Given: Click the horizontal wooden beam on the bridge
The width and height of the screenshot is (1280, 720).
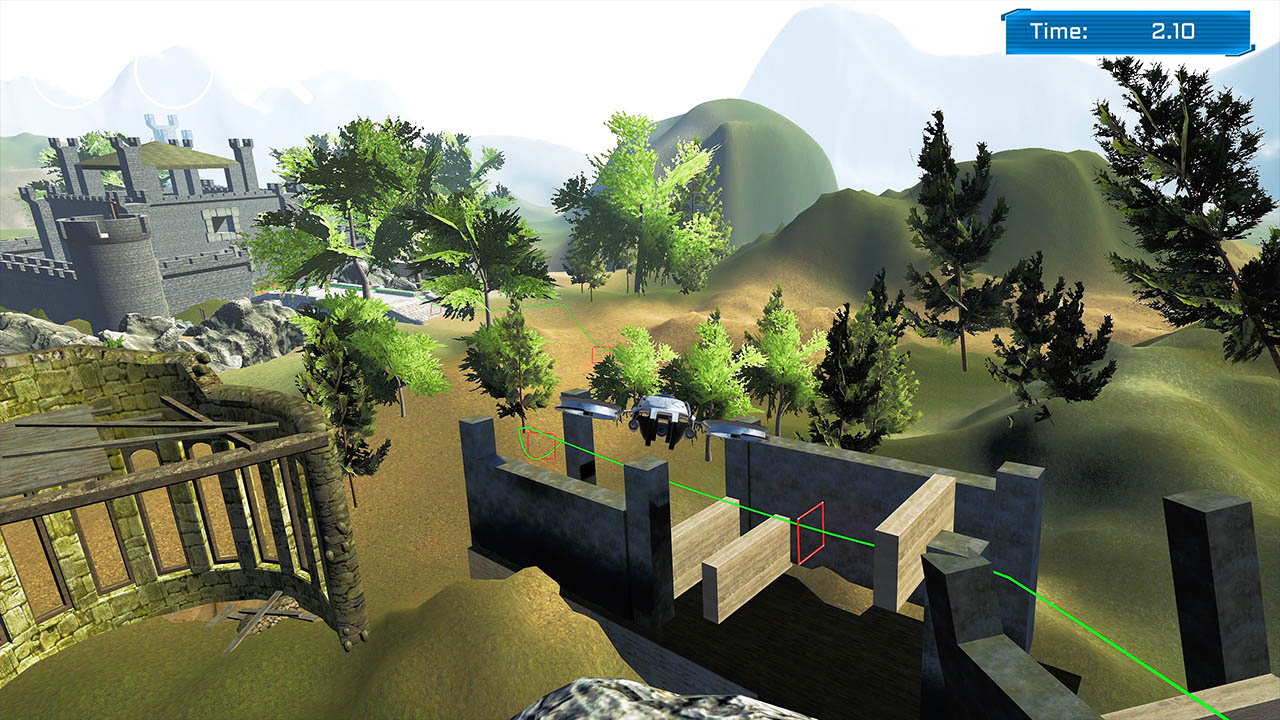Looking at the screenshot, I should (x=750, y=555).
